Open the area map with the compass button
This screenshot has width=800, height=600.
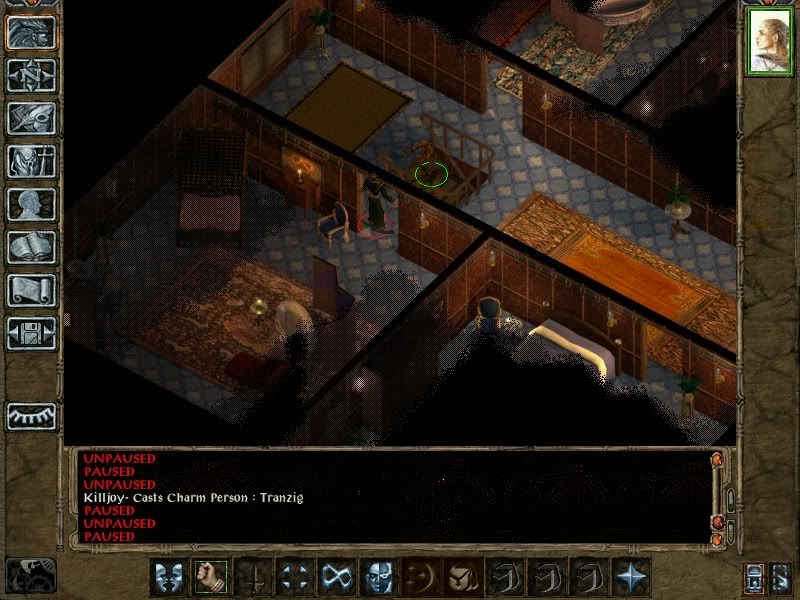(x=31, y=75)
